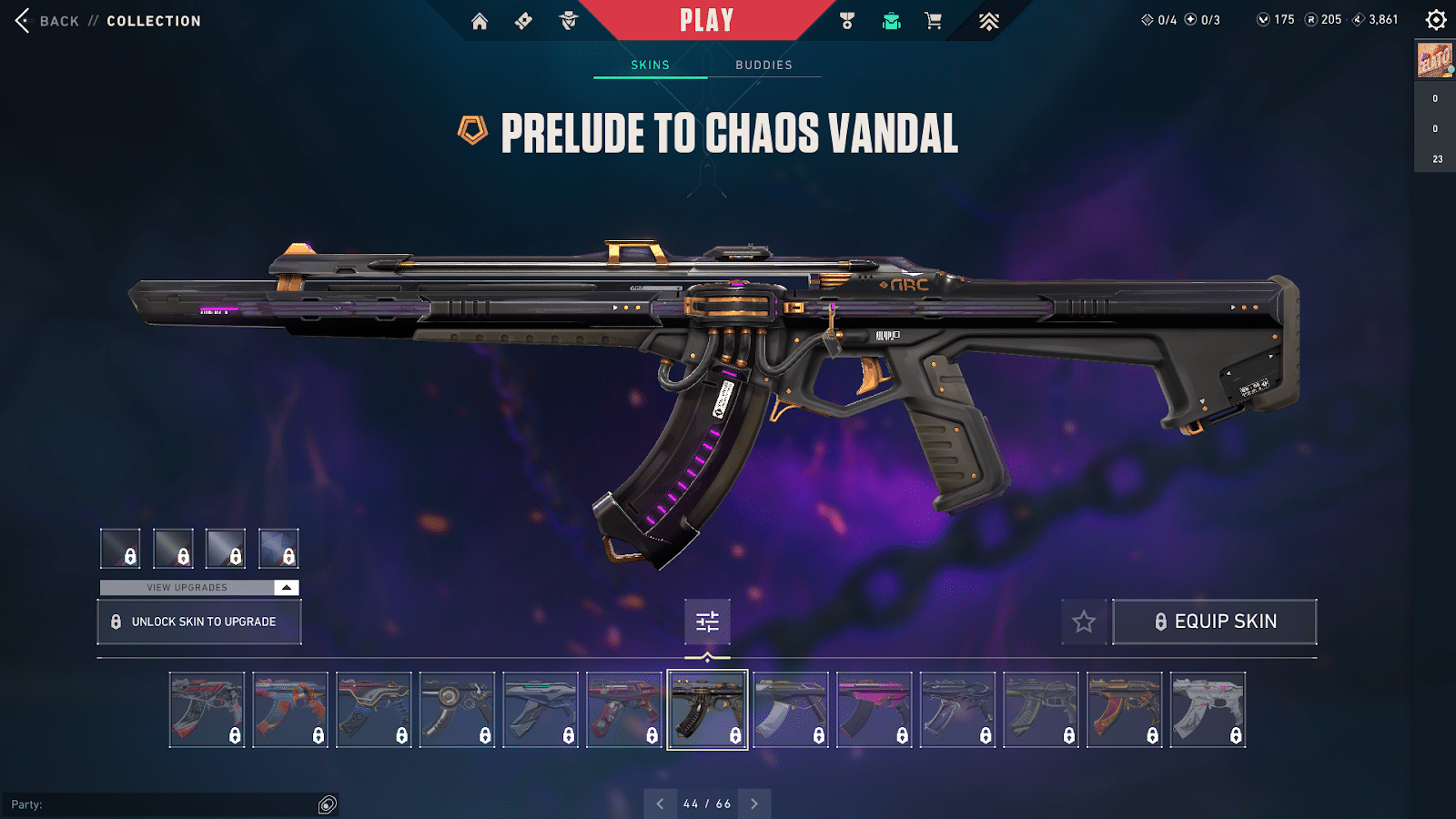Switch to the Skins tab
This screenshot has height=819, width=1456.
(x=650, y=65)
